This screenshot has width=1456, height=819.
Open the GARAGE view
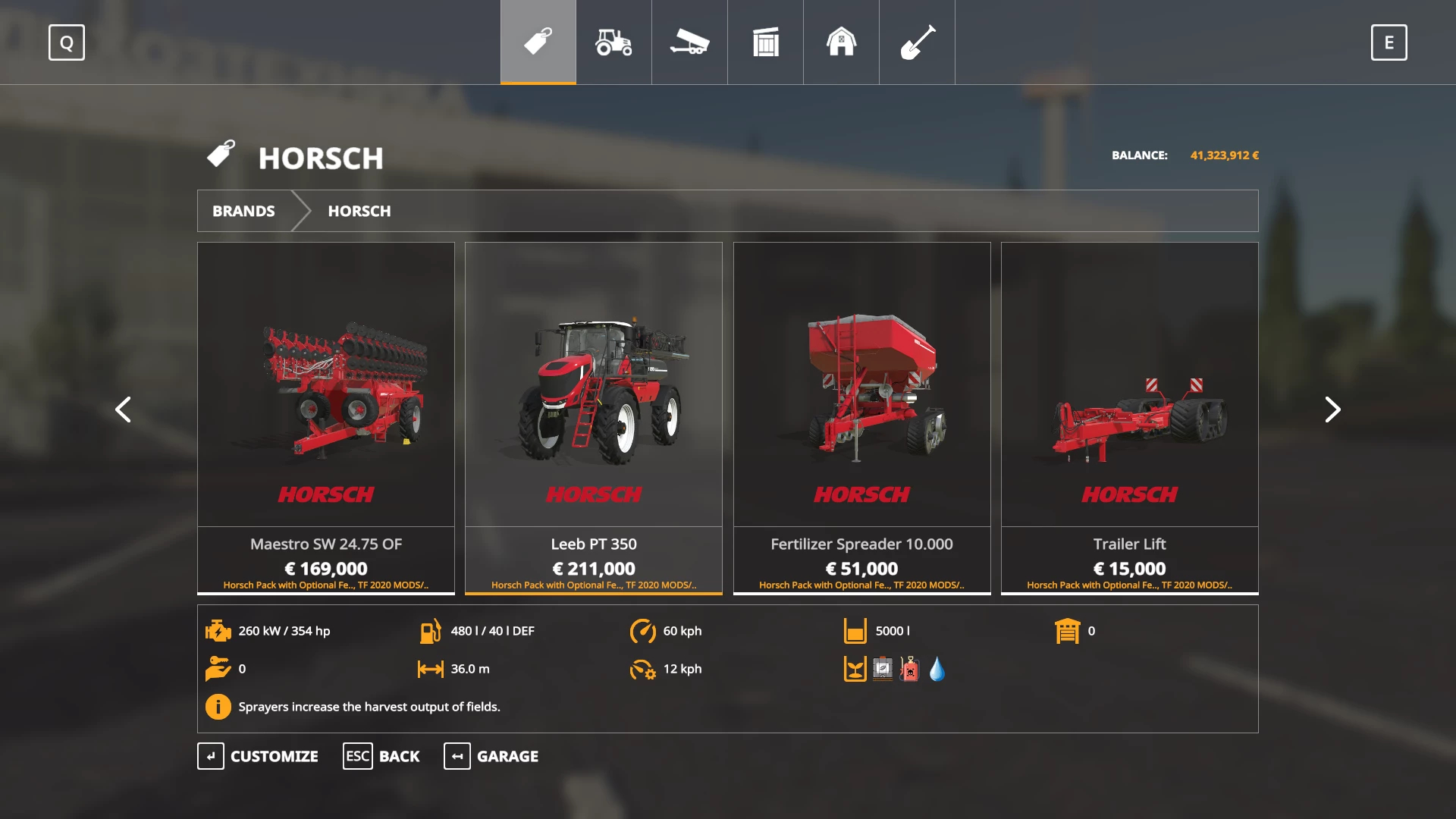point(491,756)
